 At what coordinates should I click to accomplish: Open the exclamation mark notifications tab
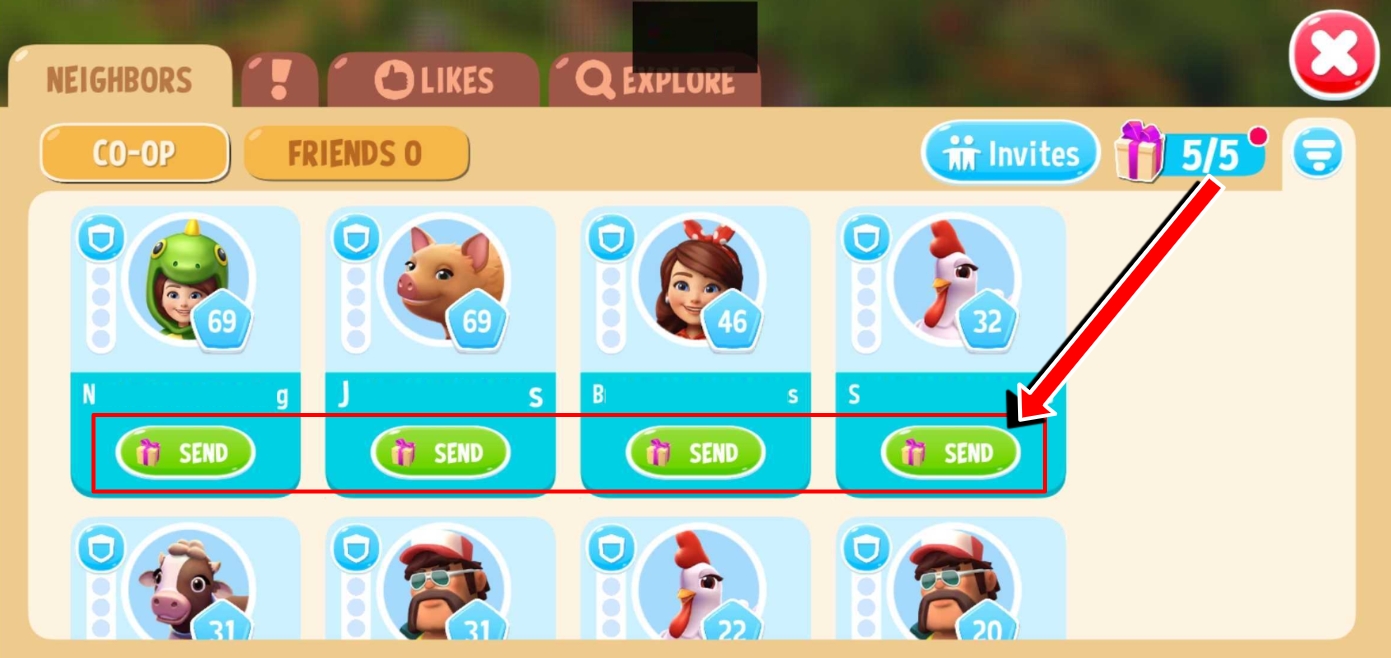(x=280, y=80)
